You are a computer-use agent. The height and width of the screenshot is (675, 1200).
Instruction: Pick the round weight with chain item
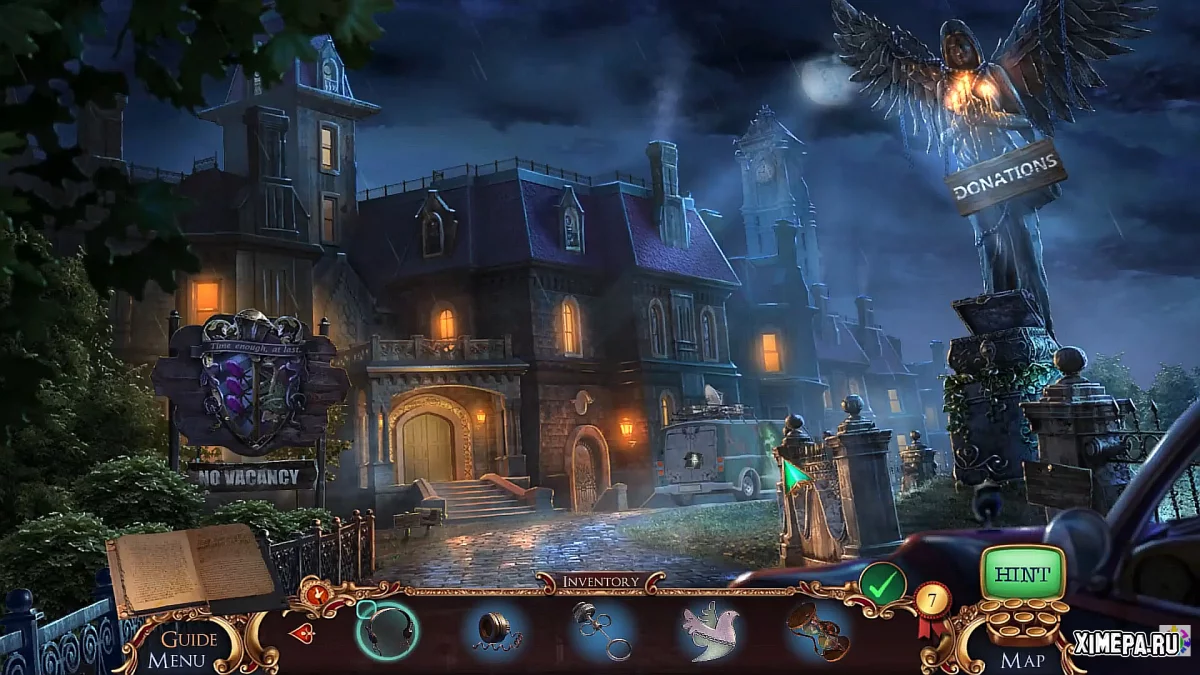pyautogui.click(x=494, y=631)
